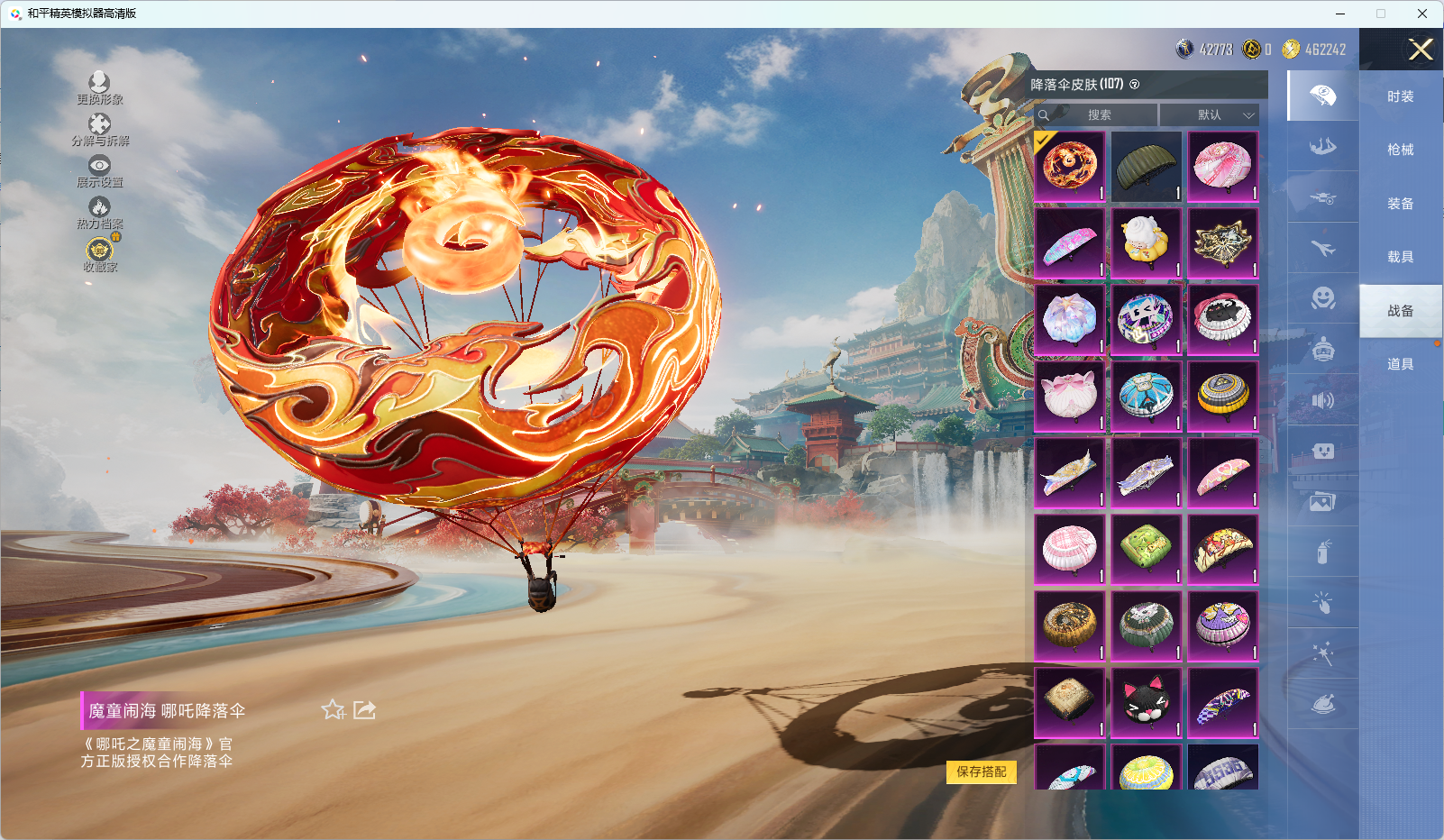The image size is (1444, 840).
Task: Go to the 载具 category tab
Action: coord(1400,257)
